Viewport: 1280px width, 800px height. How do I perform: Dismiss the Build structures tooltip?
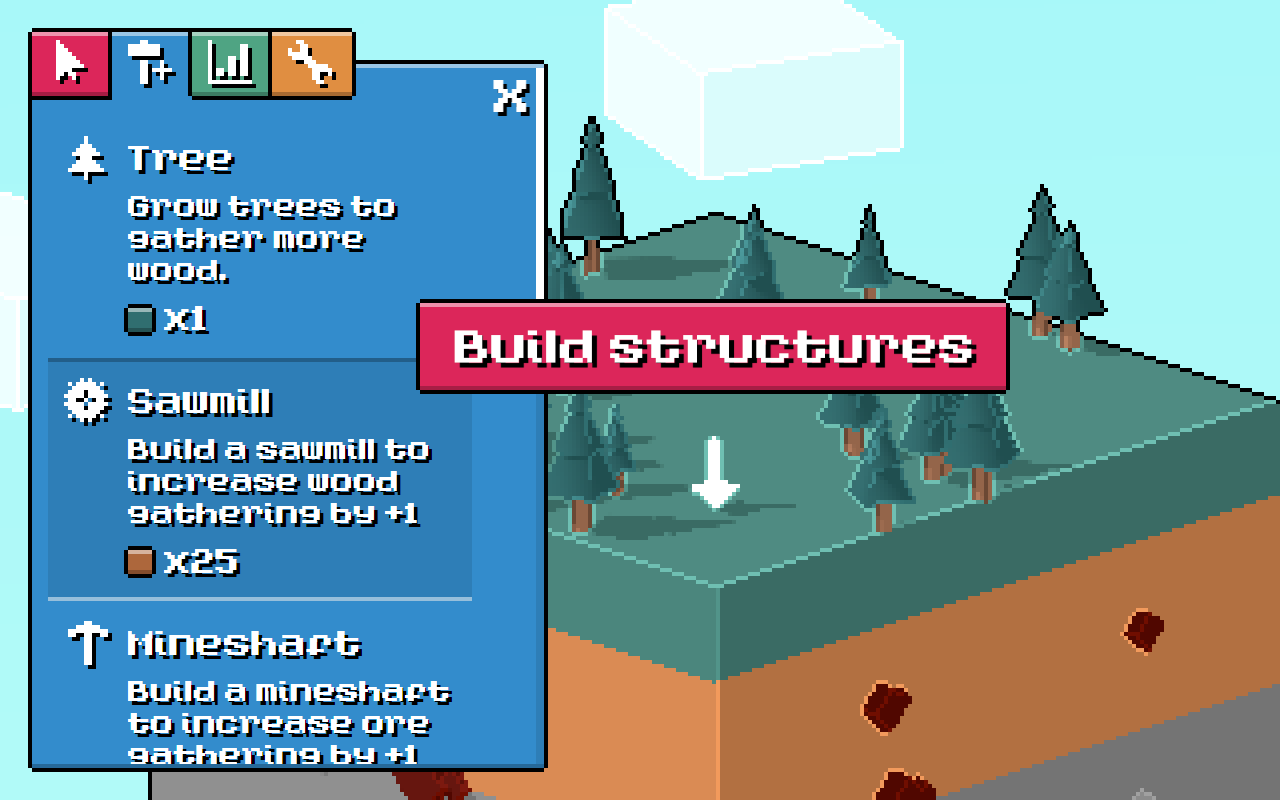pyautogui.click(x=712, y=348)
